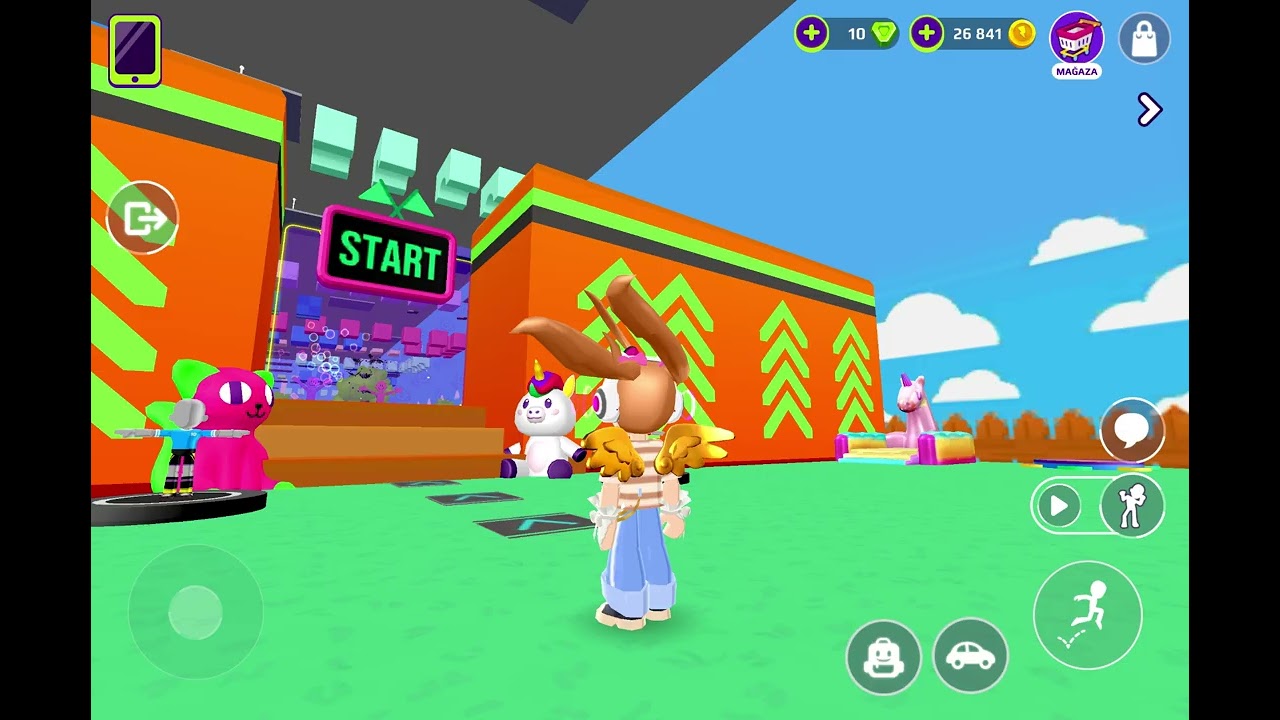Open the car vehicle menu

click(x=970, y=656)
